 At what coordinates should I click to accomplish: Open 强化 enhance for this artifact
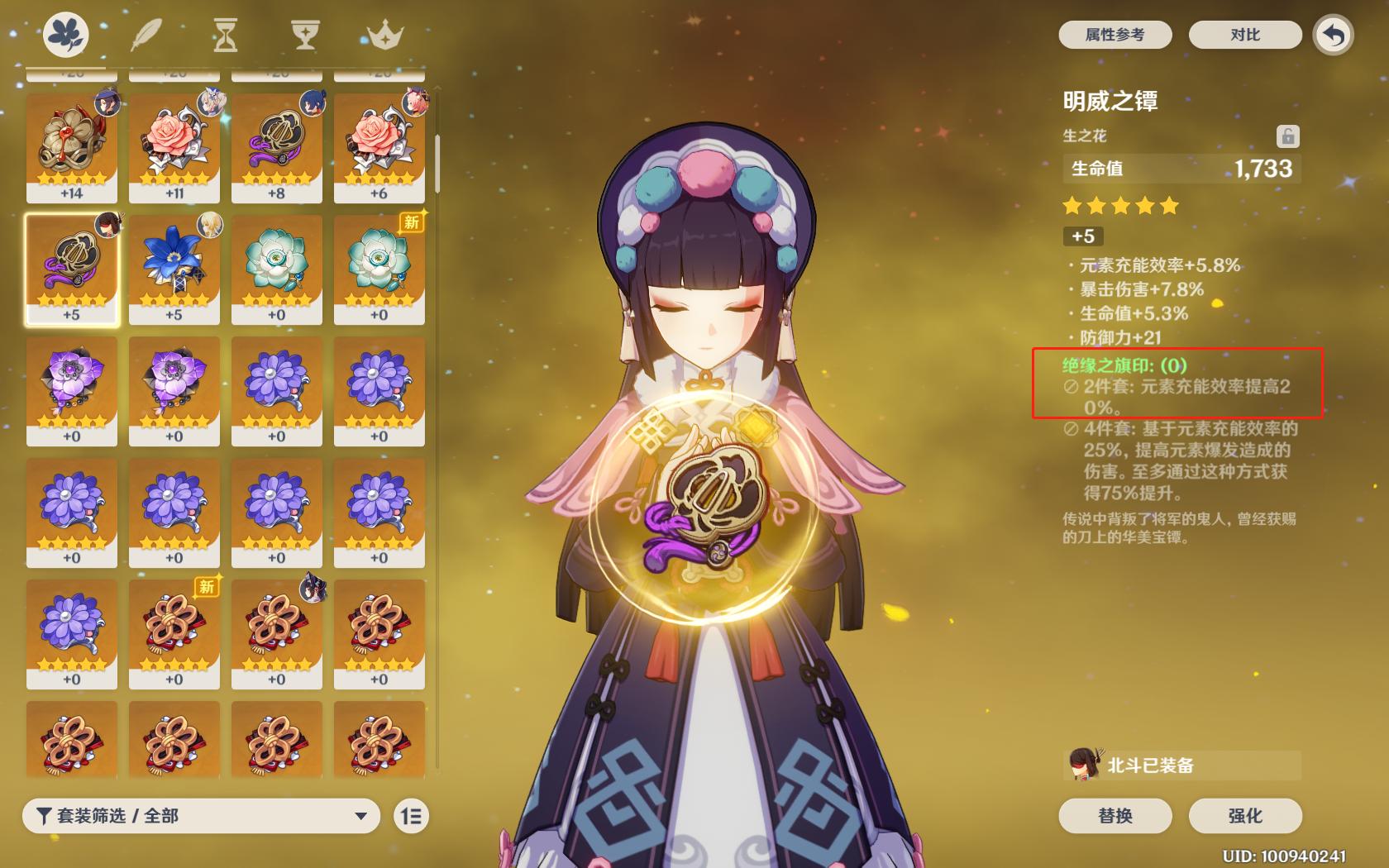point(1244,816)
